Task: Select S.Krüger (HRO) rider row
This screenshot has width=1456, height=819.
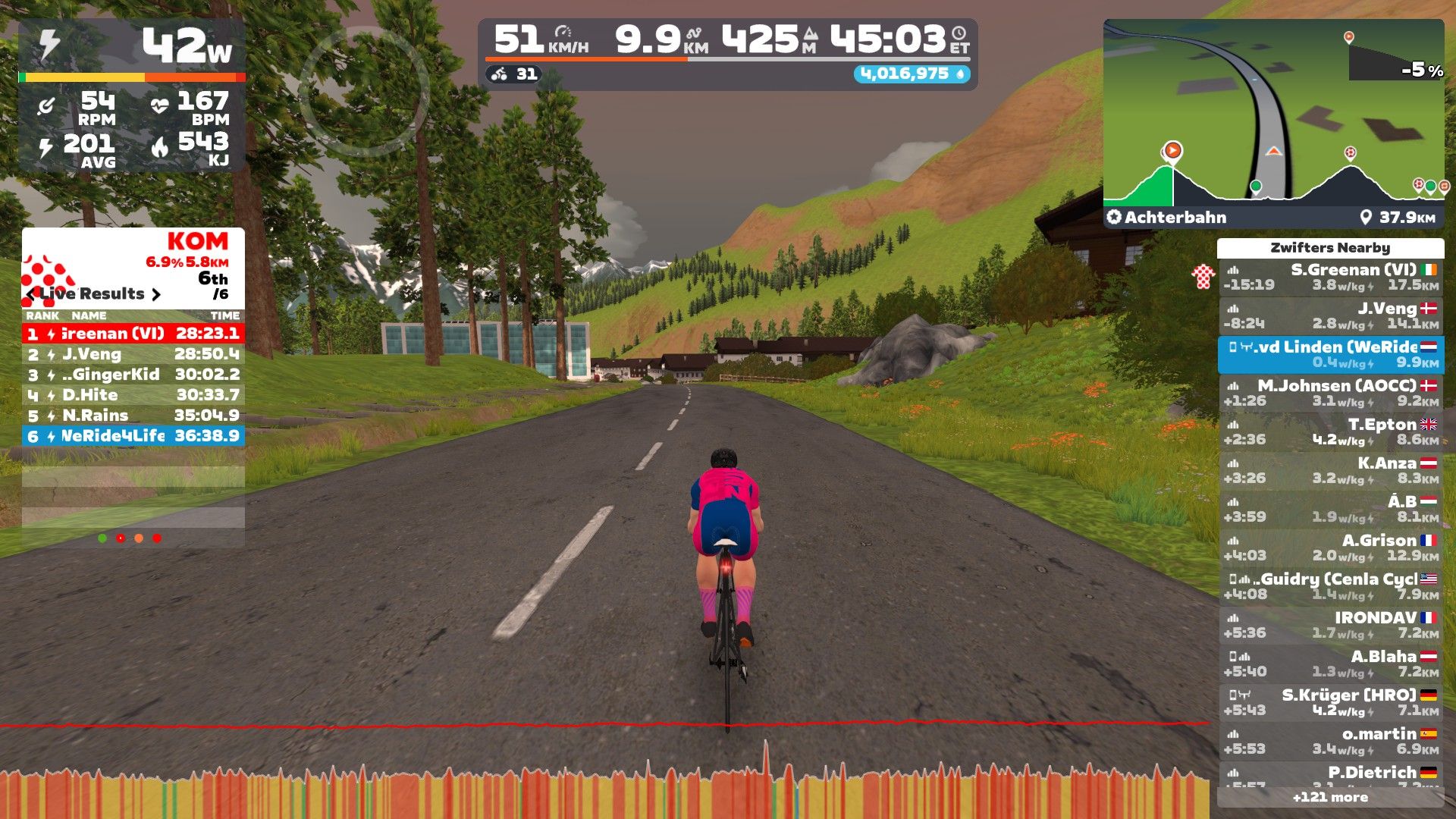Action: [1331, 703]
